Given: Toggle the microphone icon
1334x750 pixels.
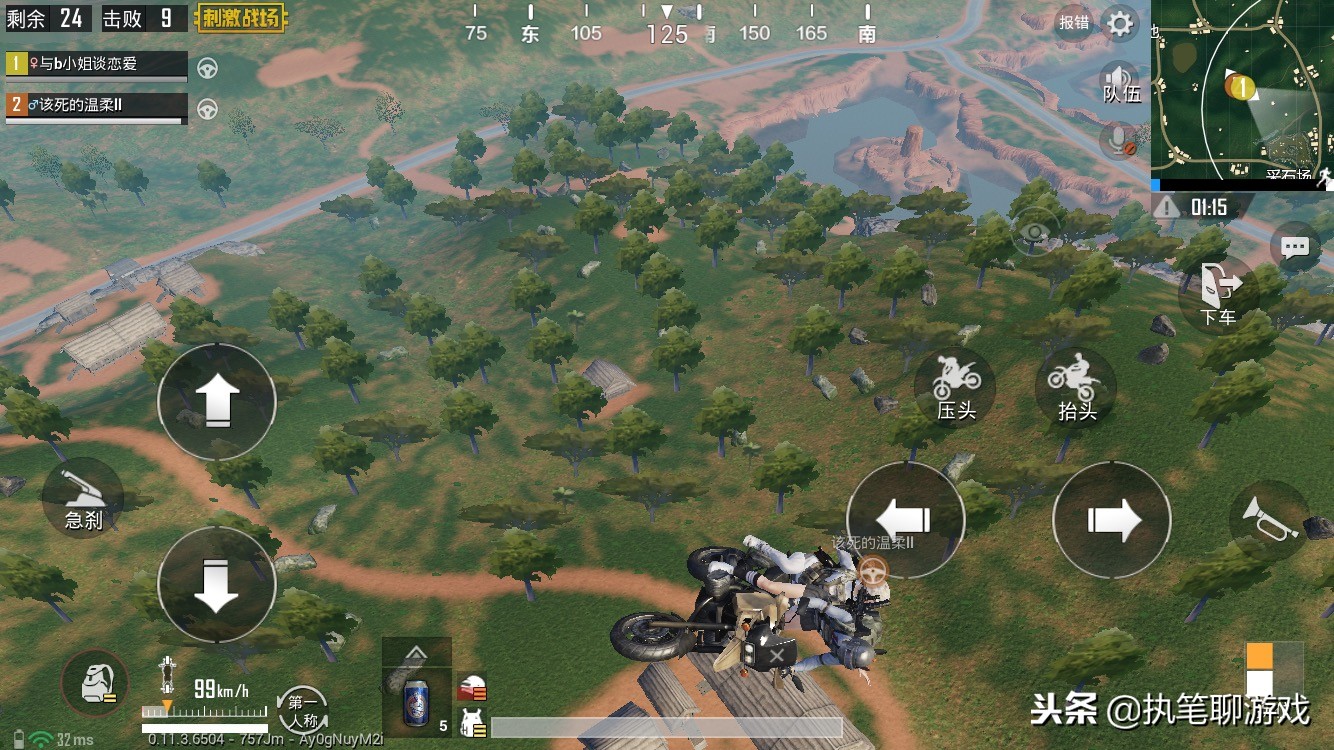Looking at the screenshot, I should (x=1120, y=141).
